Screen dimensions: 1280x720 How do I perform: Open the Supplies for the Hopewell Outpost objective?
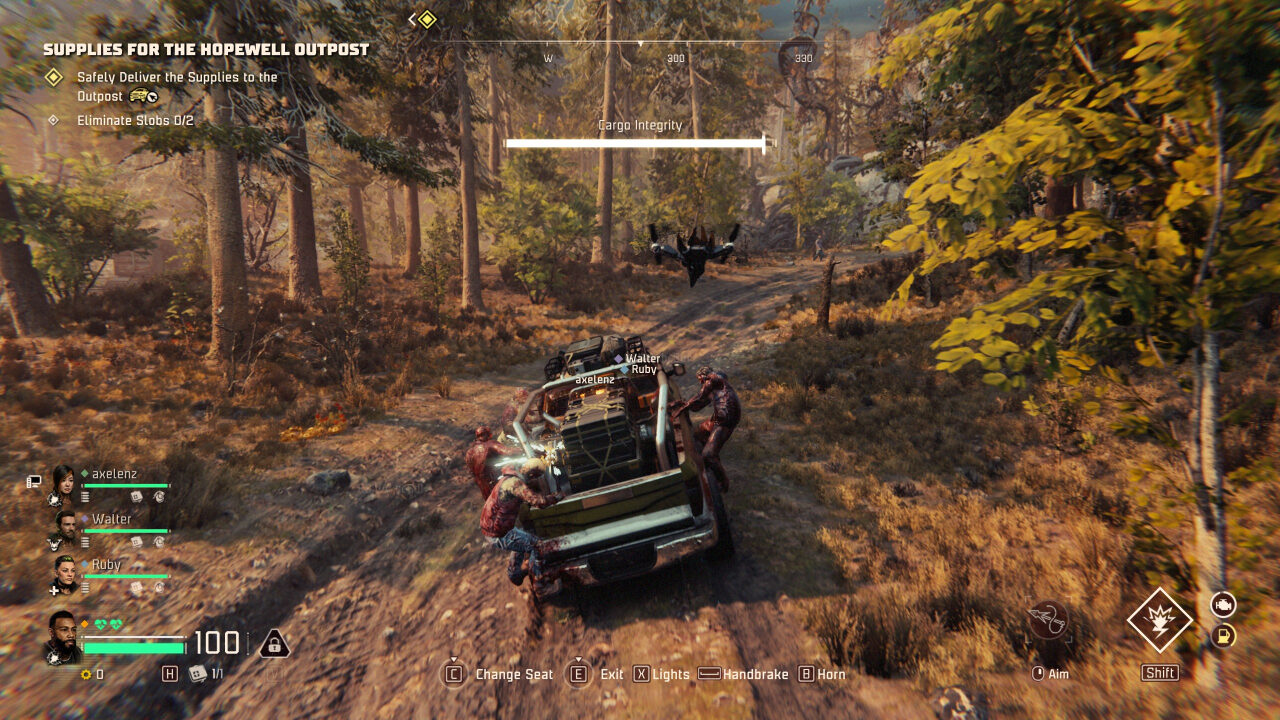[206, 49]
